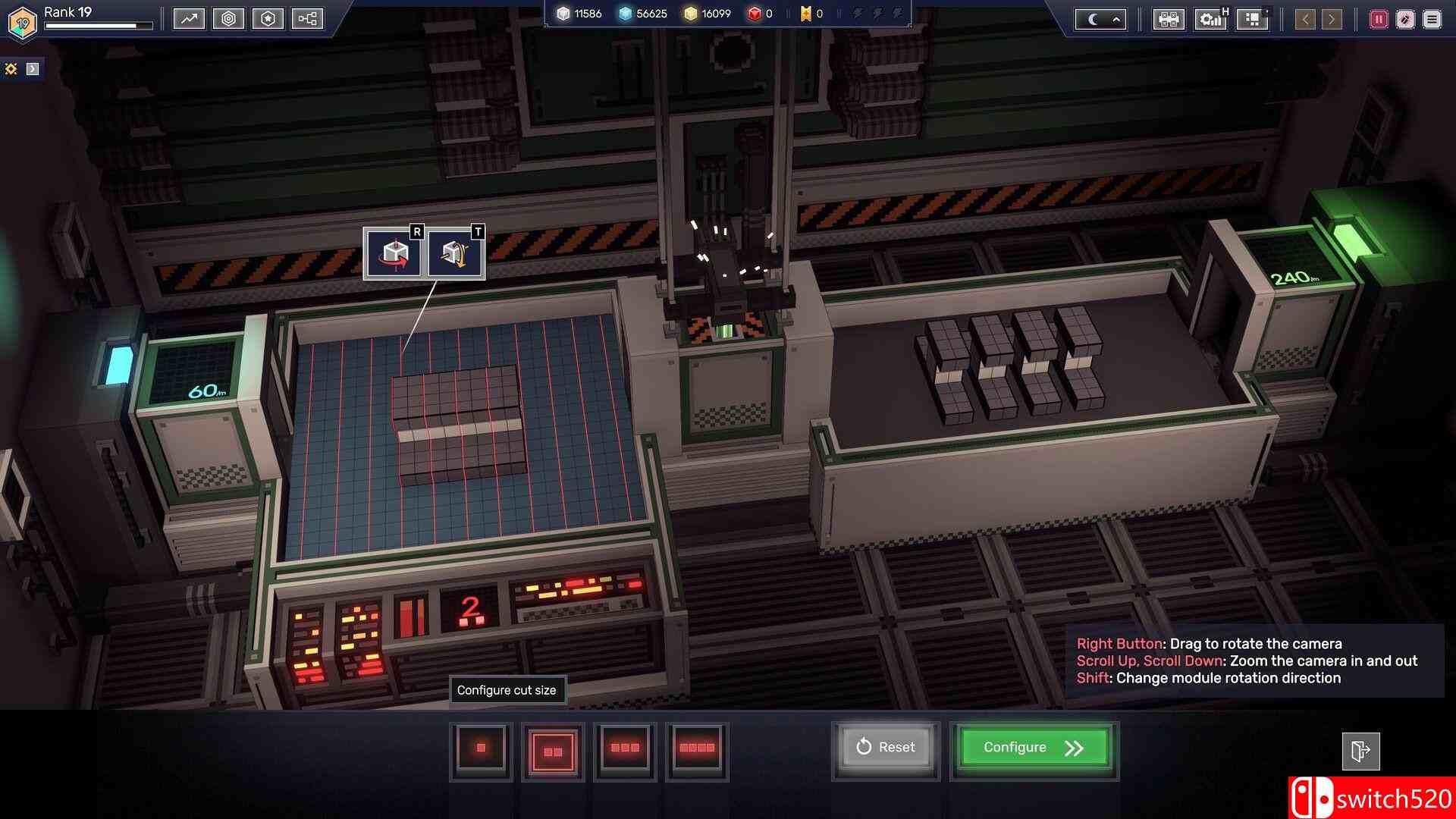Viewport: 1456px width, 819px height.
Task: Click the Rank 19 experience progress bar
Action: tap(99, 24)
